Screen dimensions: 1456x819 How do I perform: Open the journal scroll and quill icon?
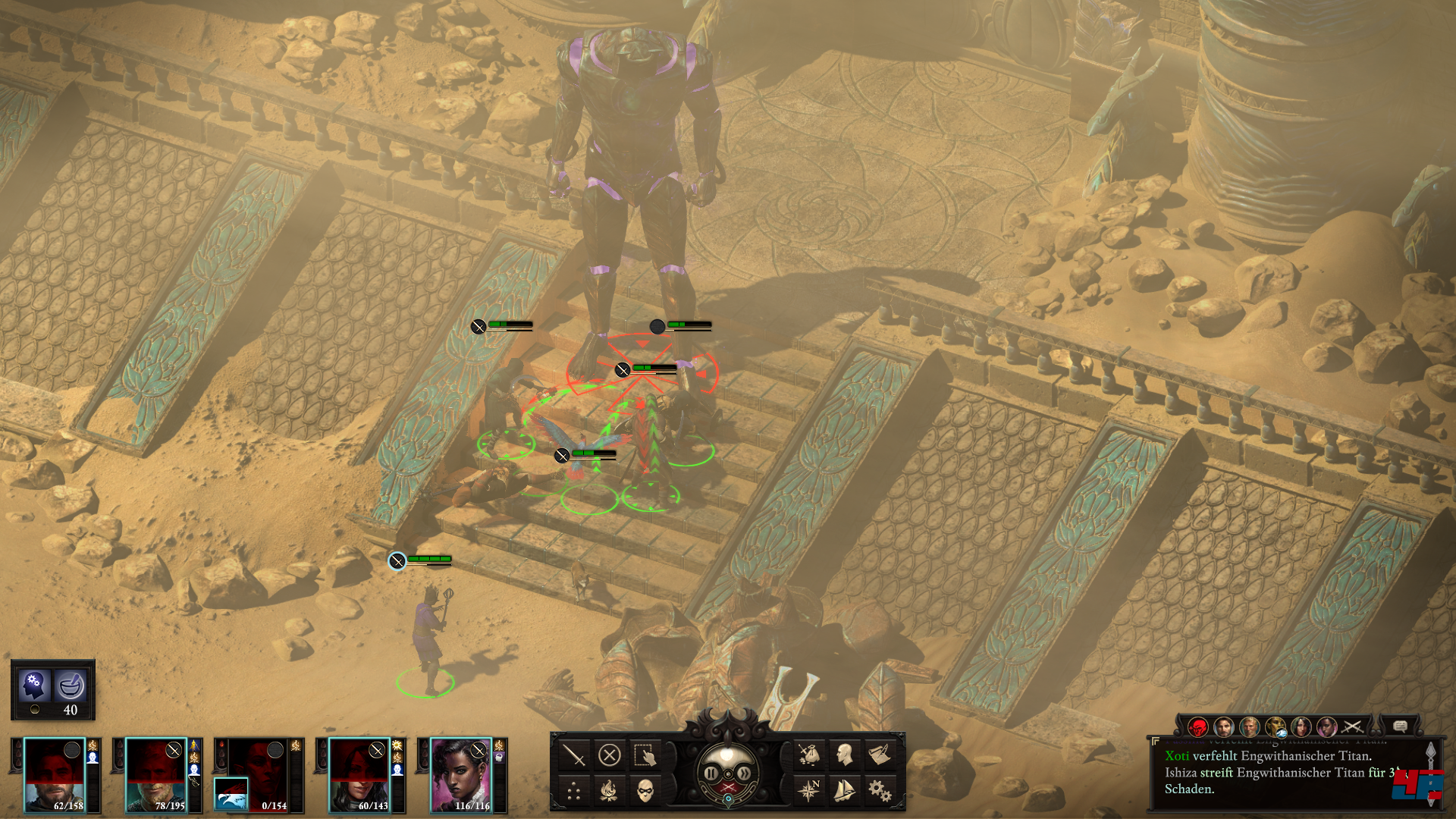tap(880, 755)
